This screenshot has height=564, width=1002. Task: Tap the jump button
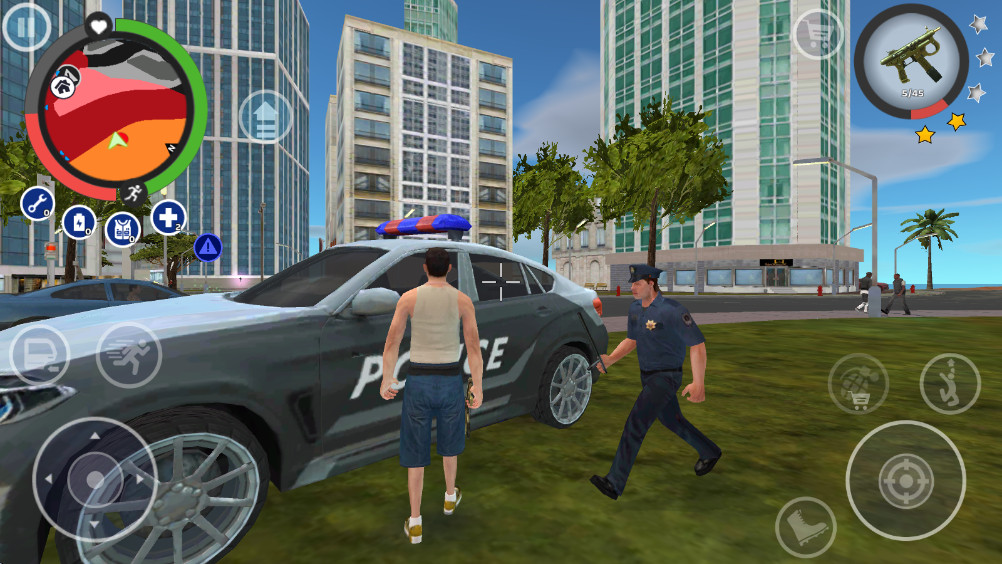[949, 383]
